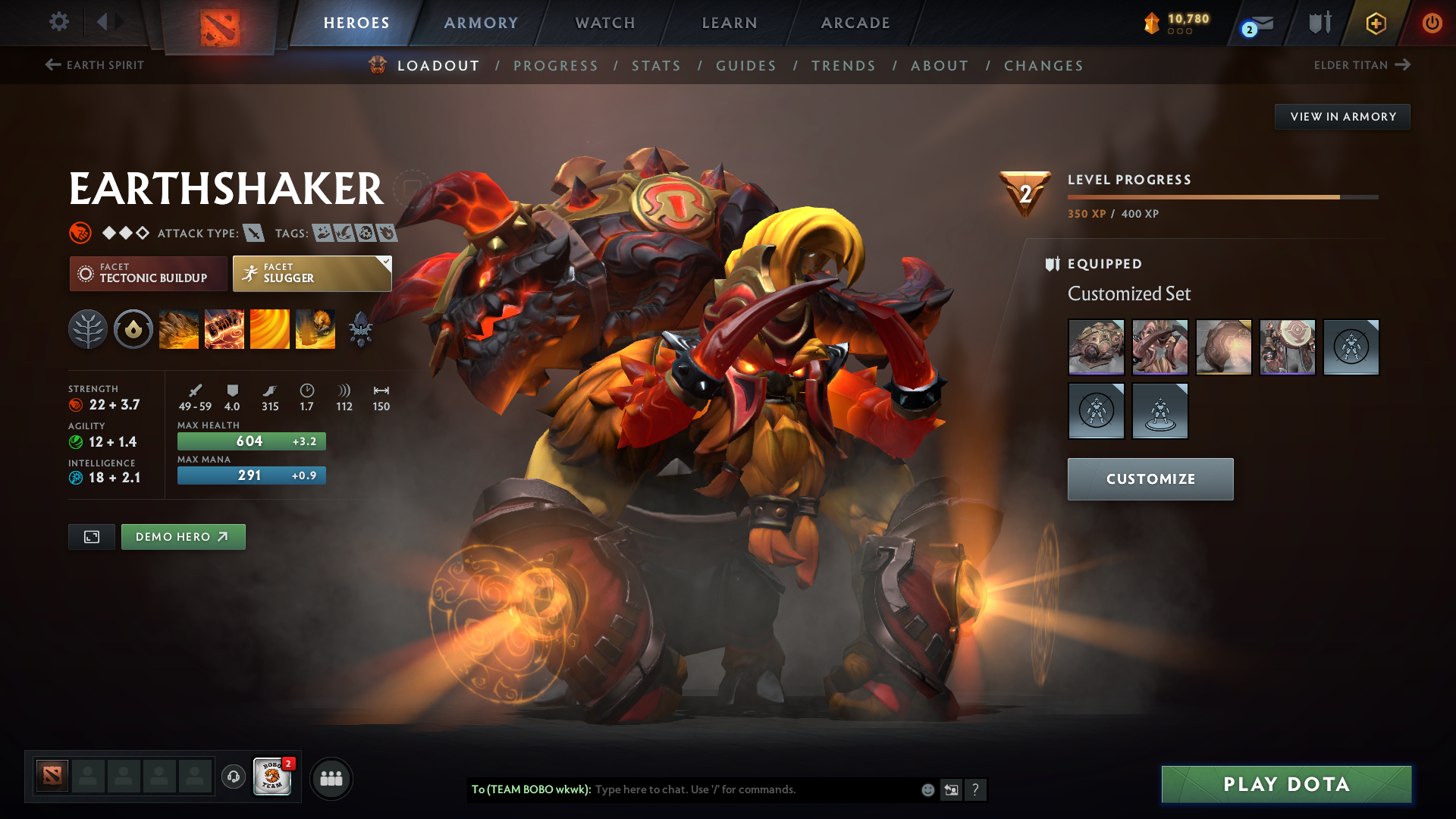This screenshot has height=819, width=1456.
Task: Open the Echo Slam ultimate ability icon
Action: (315, 328)
